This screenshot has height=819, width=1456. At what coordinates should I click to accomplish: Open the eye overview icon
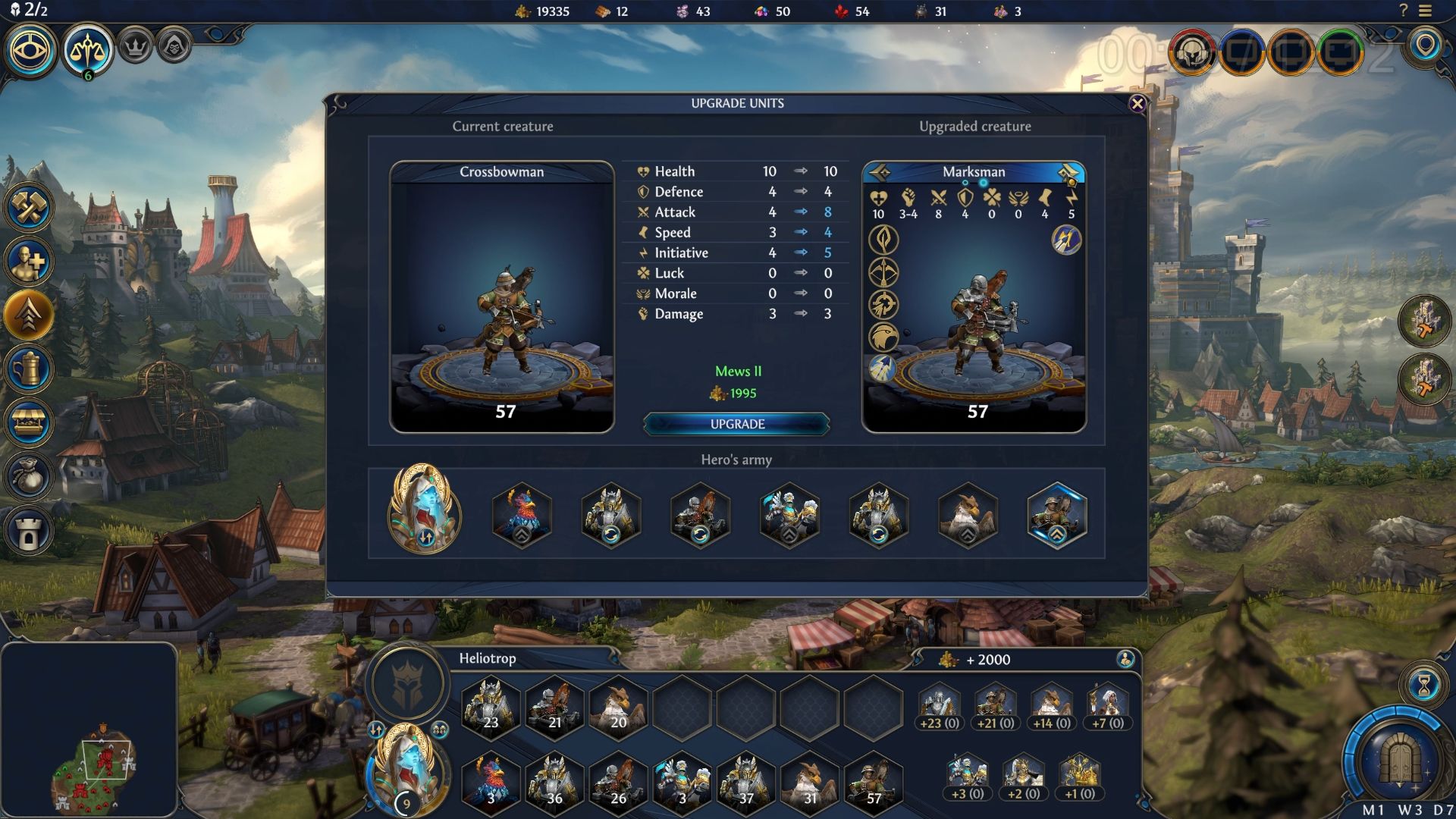click(x=30, y=50)
